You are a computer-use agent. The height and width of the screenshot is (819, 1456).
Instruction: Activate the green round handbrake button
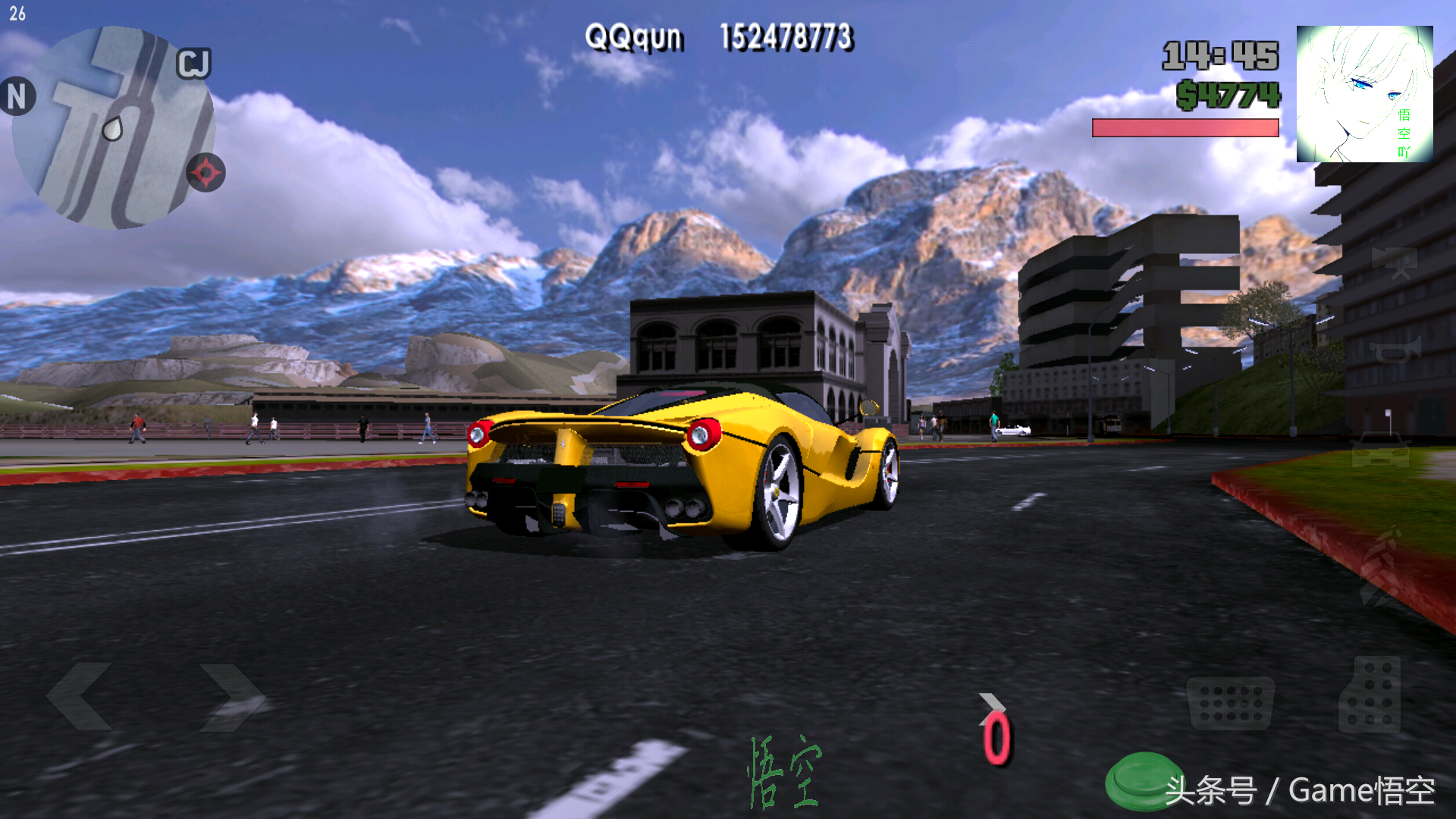click(1142, 780)
